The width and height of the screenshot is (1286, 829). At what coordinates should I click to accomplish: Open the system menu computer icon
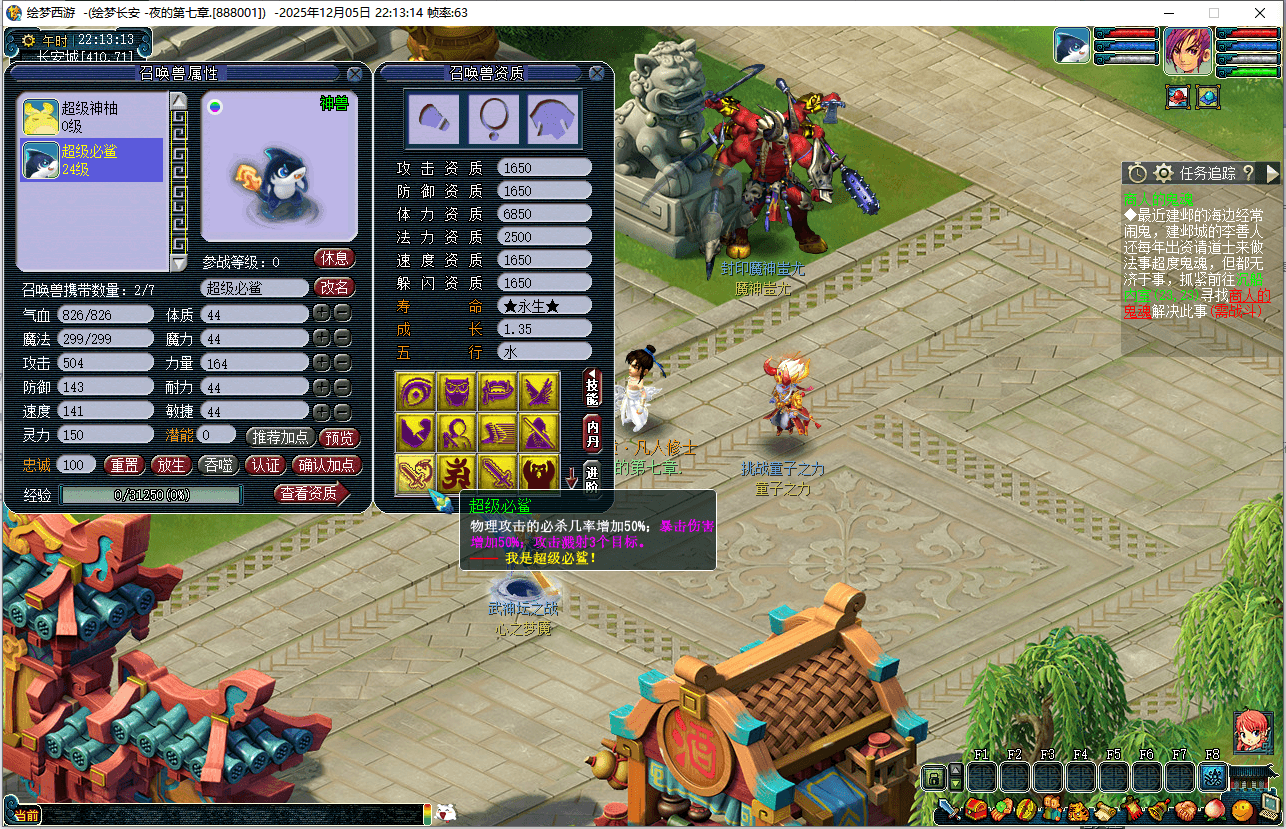pyautogui.click(x=1268, y=807)
